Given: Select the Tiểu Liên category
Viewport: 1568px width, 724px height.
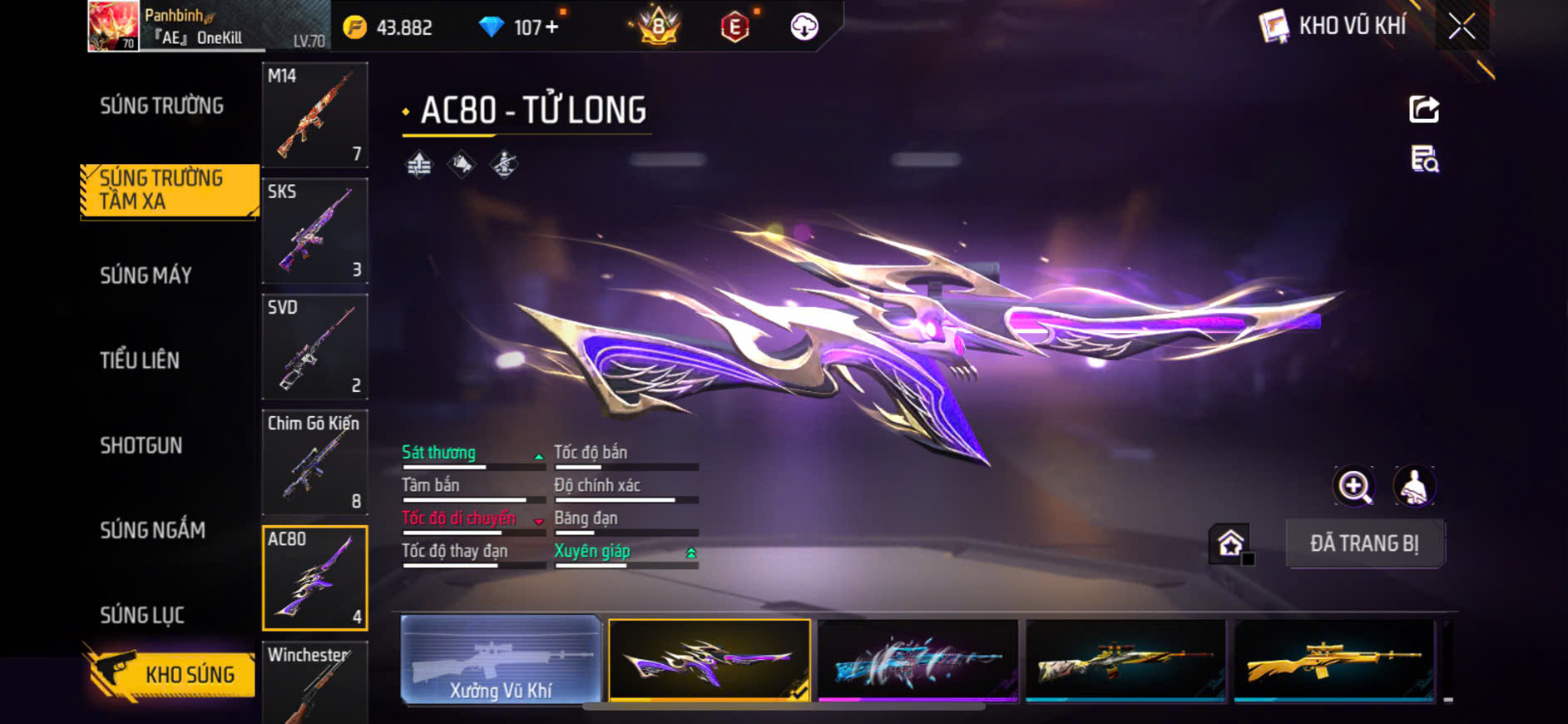Looking at the screenshot, I should 140,360.
